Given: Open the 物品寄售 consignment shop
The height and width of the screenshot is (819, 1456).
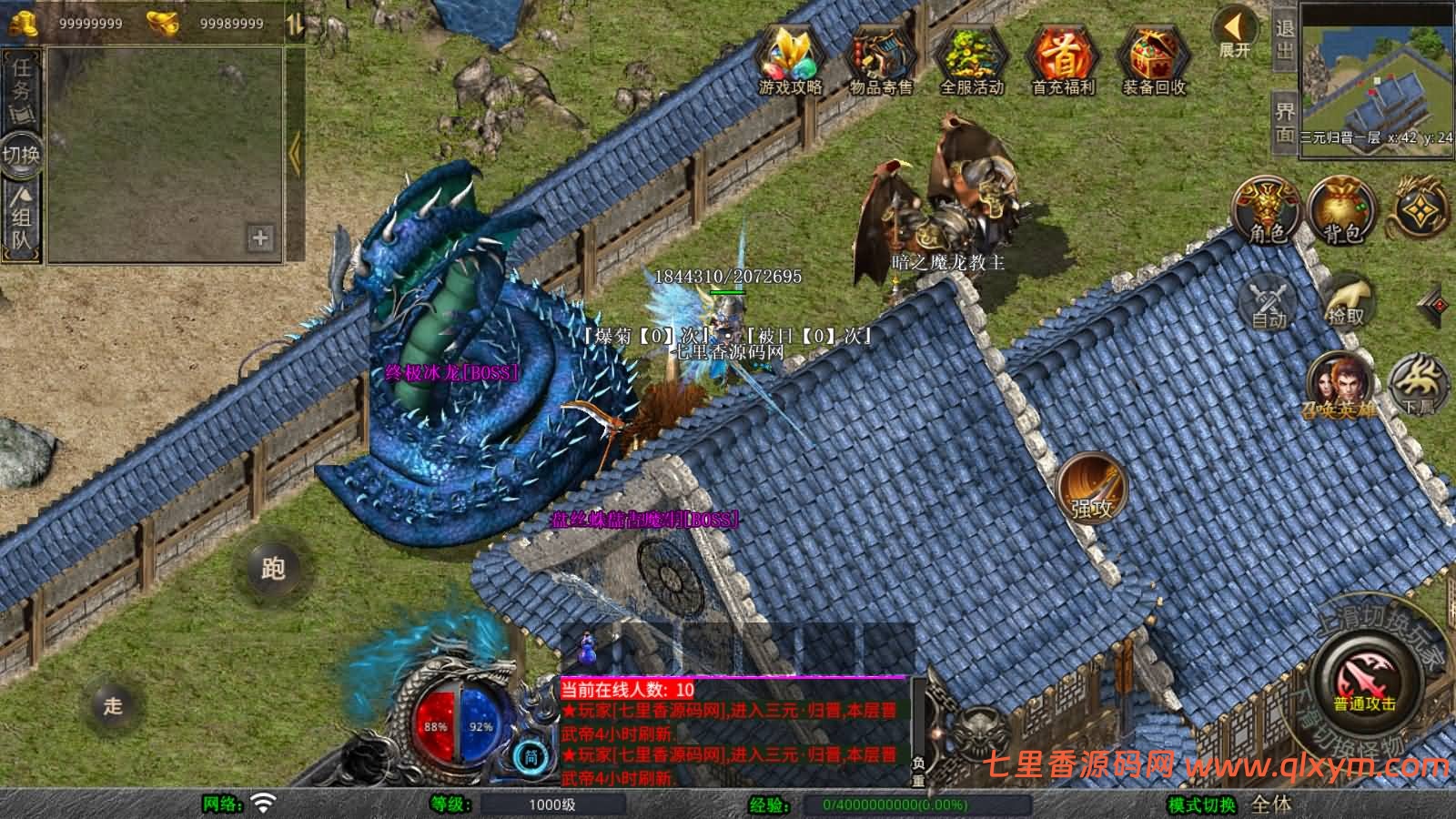Looking at the screenshot, I should pos(880,58).
